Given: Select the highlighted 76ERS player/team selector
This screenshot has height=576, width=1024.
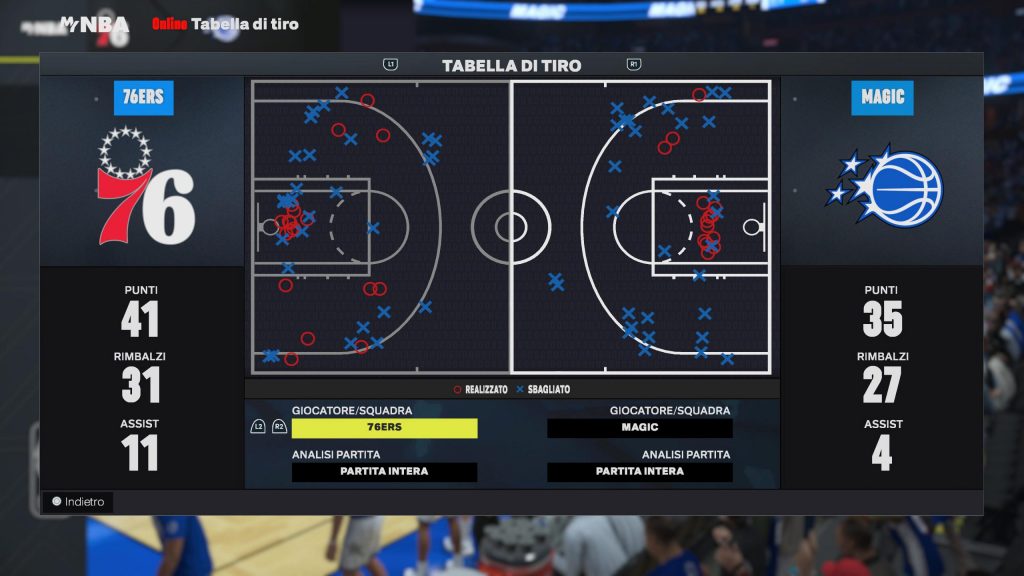Looking at the screenshot, I should pyautogui.click(x=384, y=428).
